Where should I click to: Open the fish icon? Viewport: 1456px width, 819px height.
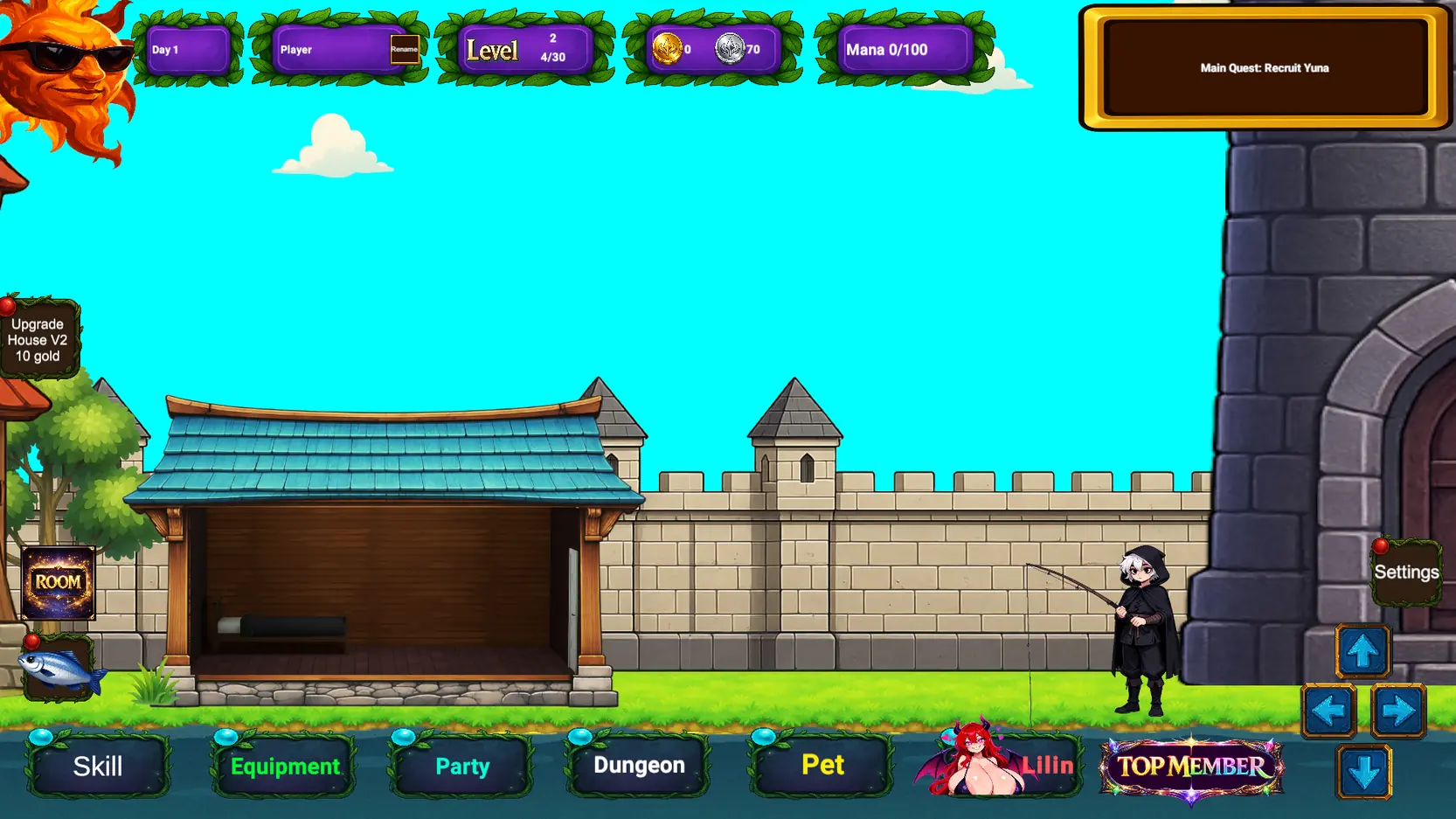59,670
